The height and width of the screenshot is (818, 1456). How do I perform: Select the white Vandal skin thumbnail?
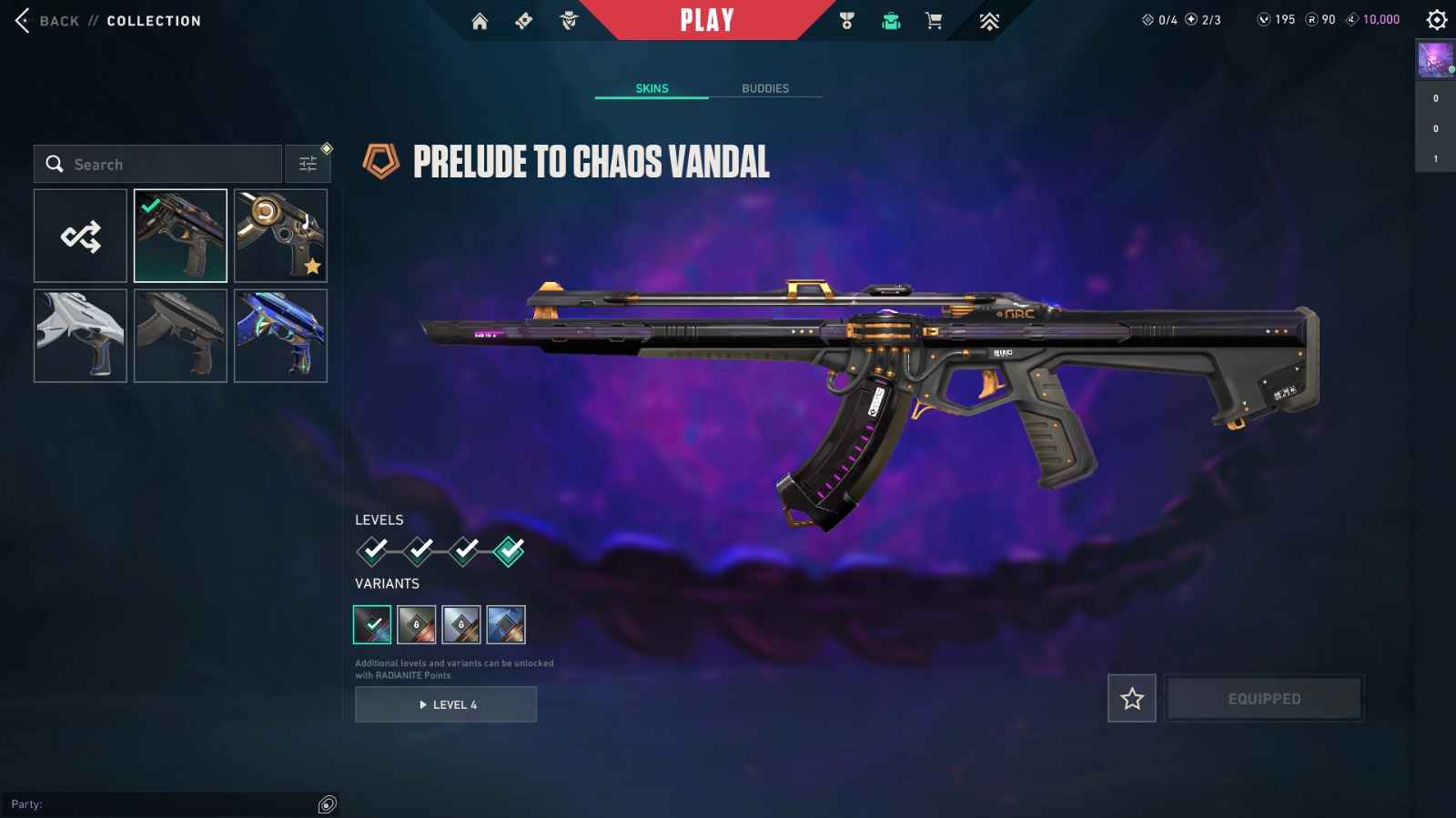pyautogui.click(x=81, y=336)
